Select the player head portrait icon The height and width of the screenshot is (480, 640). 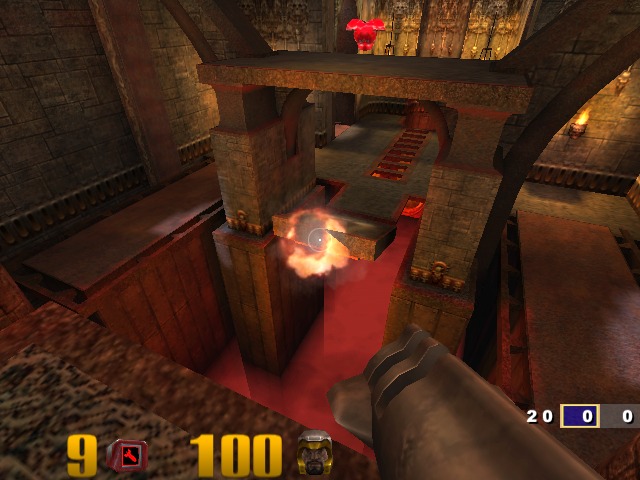pyautogui.click(x=314, y=455)
